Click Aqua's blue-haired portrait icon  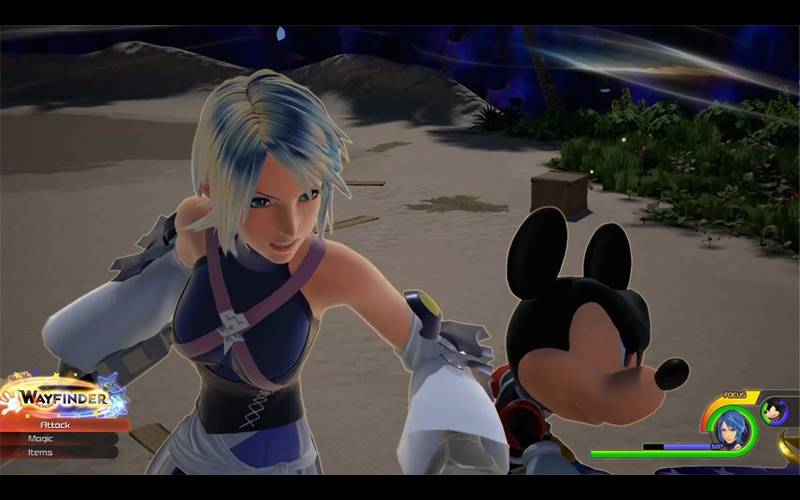(734, 427)
